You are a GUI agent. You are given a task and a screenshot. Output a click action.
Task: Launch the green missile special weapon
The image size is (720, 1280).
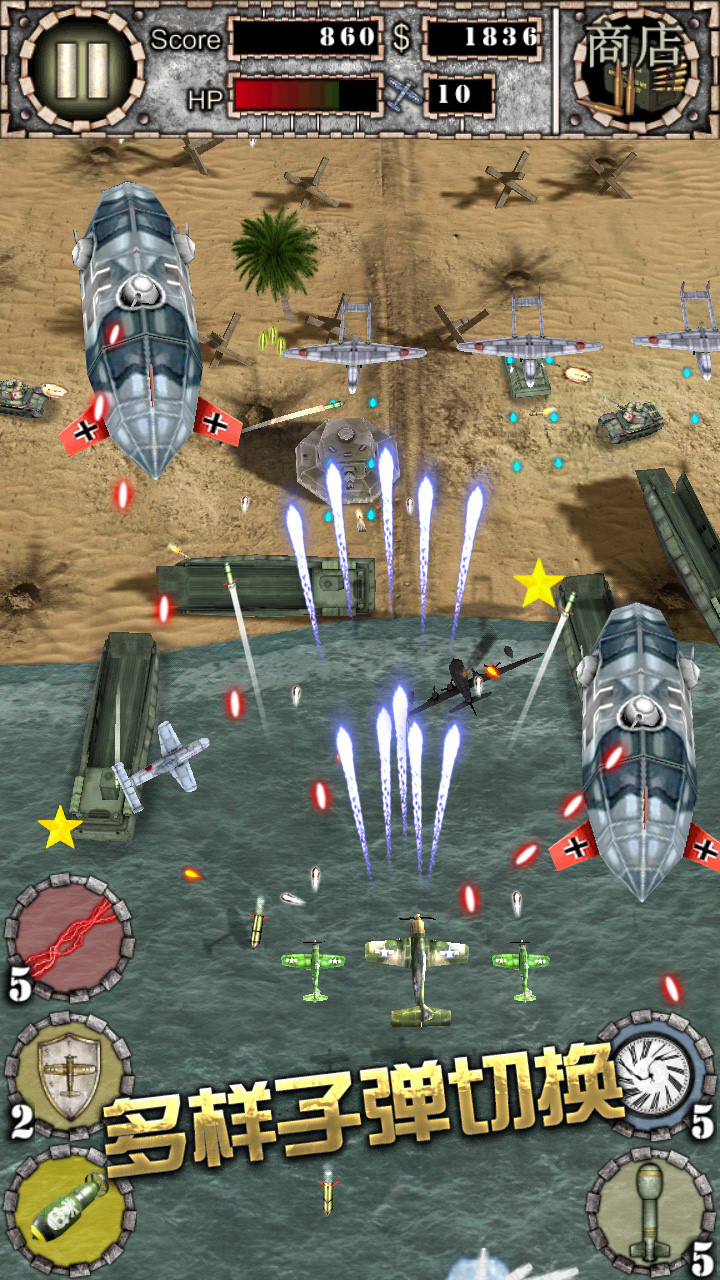650,1212
